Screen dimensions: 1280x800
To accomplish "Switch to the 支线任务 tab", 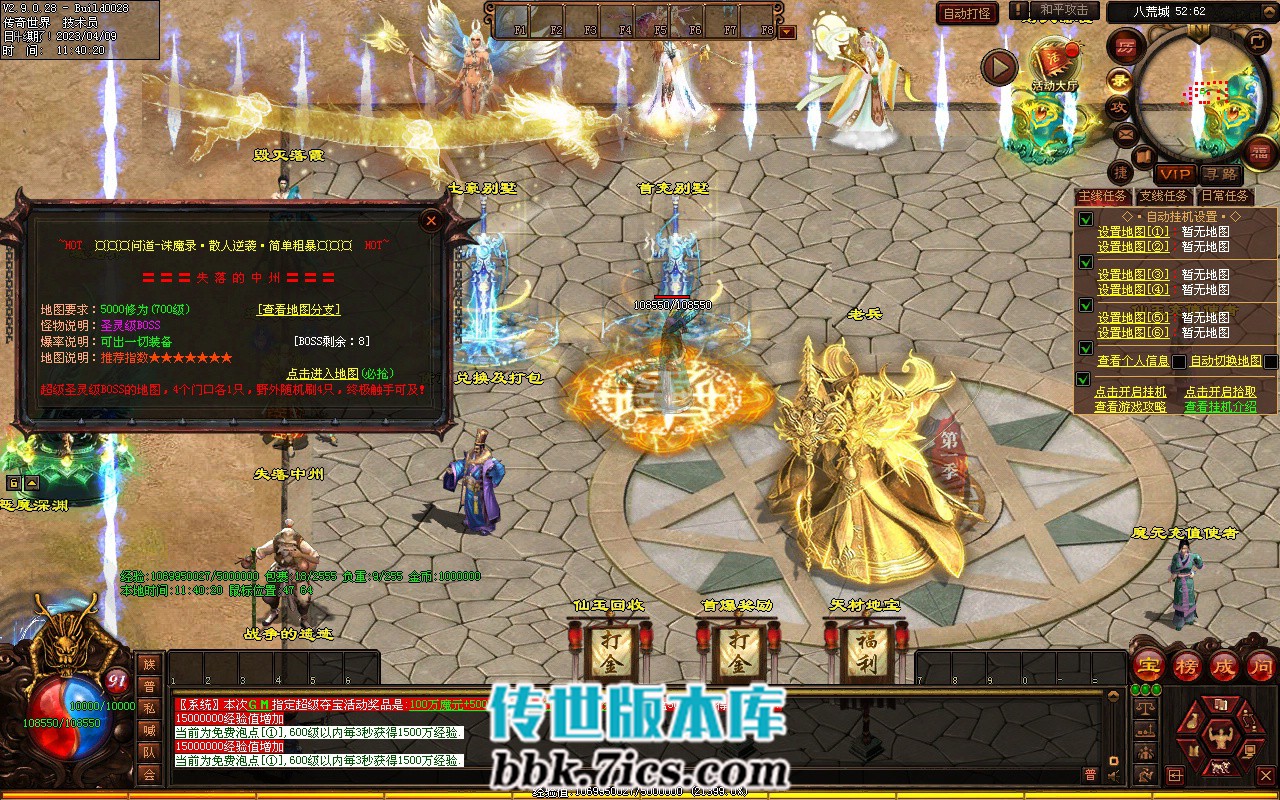I will (1164, 197).
